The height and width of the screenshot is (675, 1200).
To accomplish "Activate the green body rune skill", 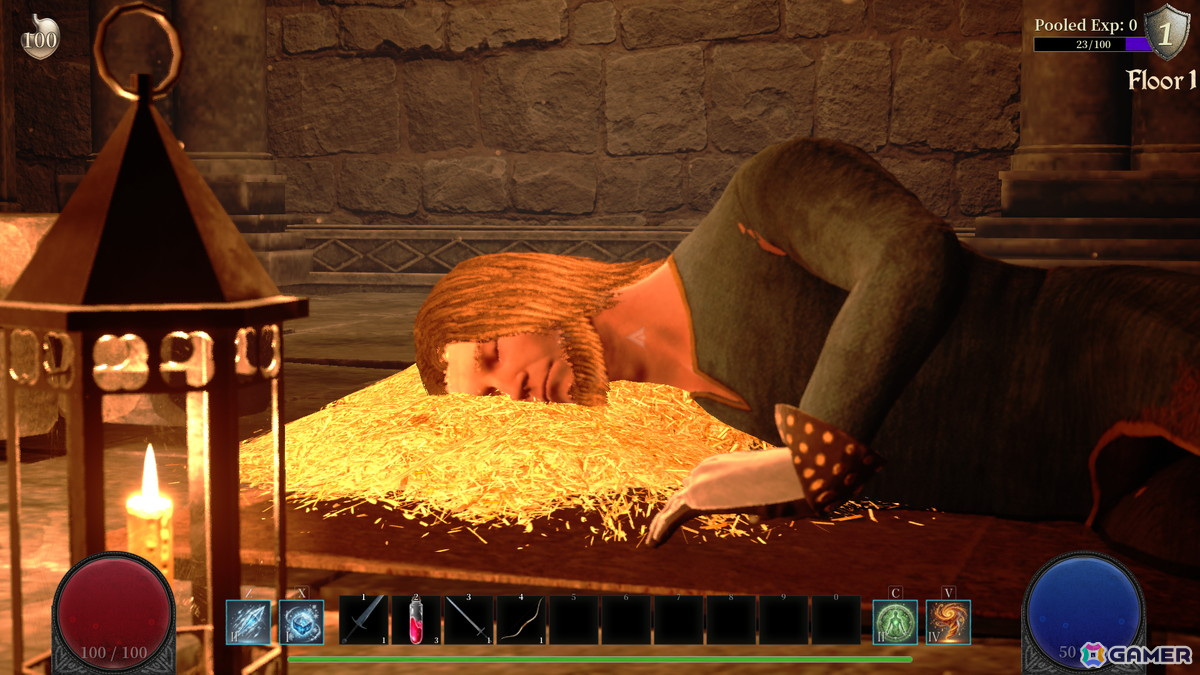I will click(x=895, y=622).
